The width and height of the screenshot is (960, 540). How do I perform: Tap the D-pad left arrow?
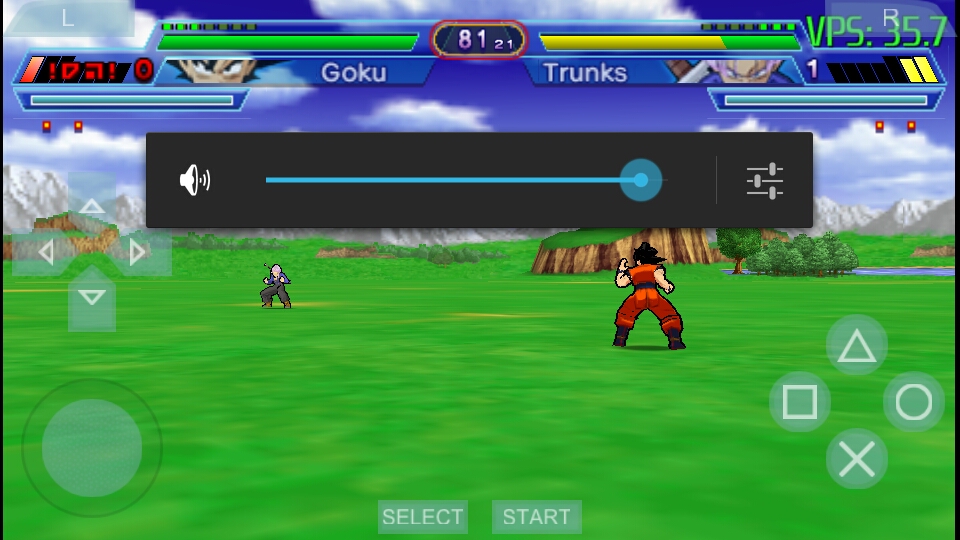point(45,252)
